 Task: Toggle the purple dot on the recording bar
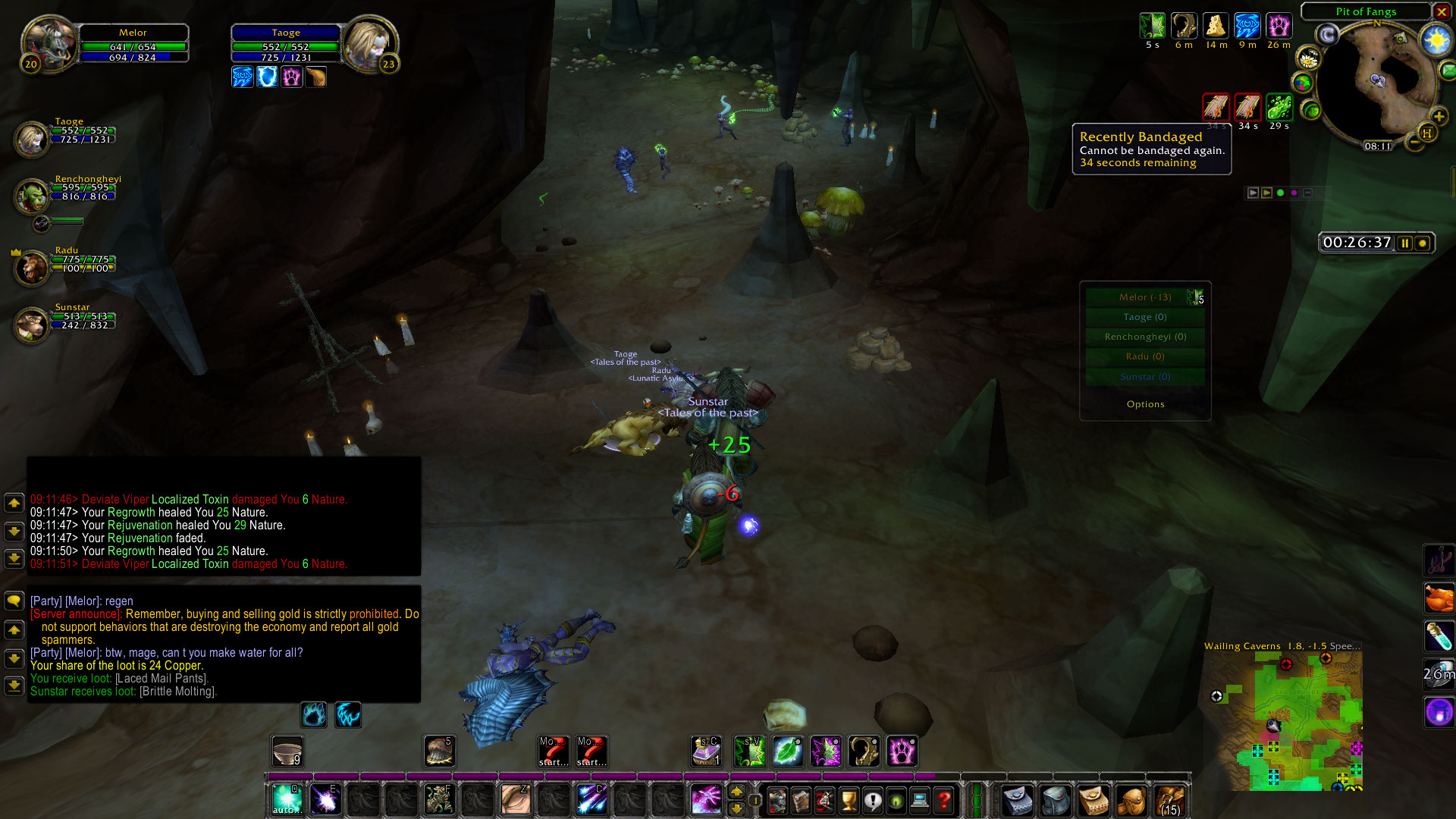(x=1294, y=193)
